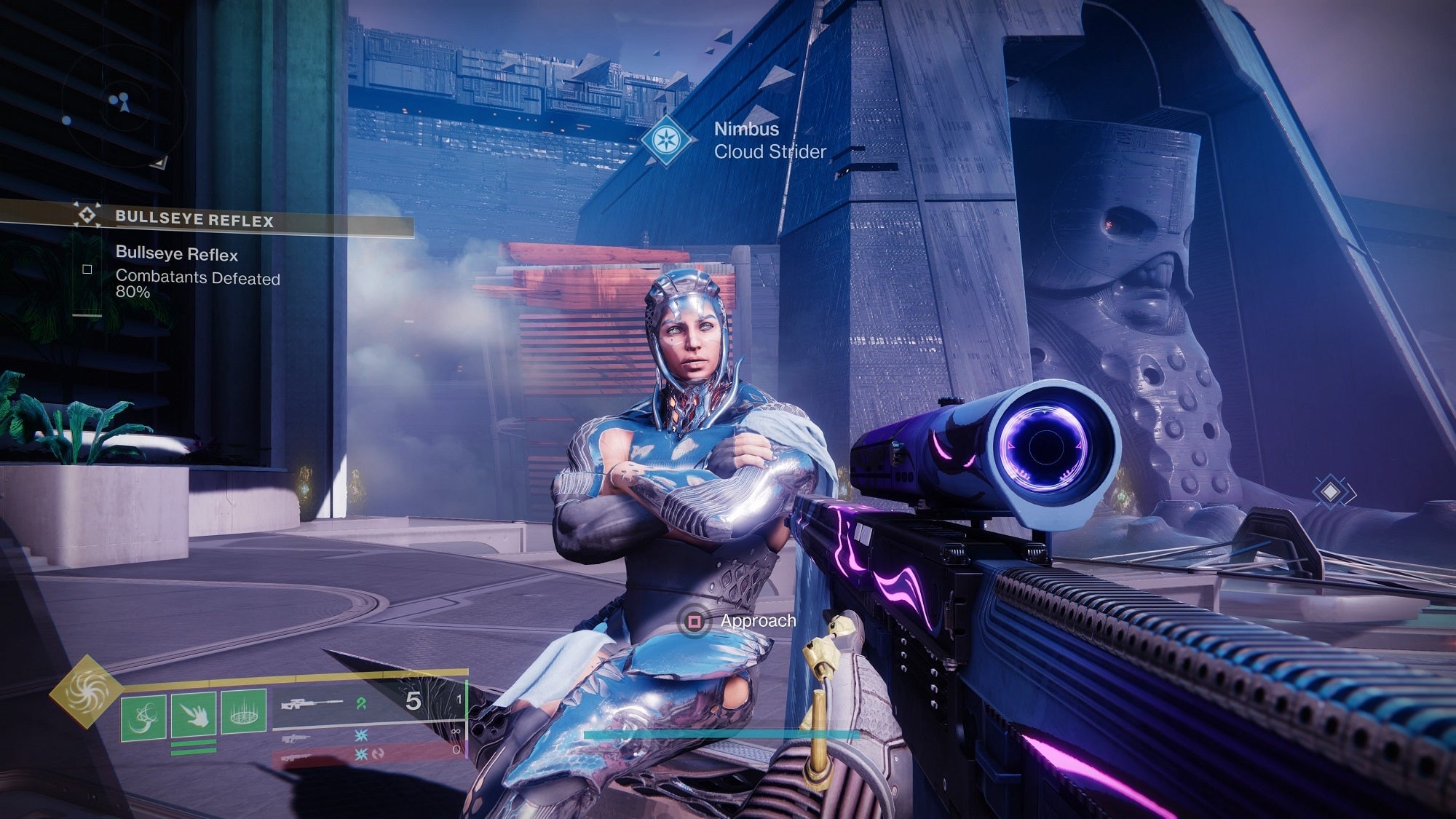
Task: Click the energy auto rifle slot icon
Action: [298, 739]
